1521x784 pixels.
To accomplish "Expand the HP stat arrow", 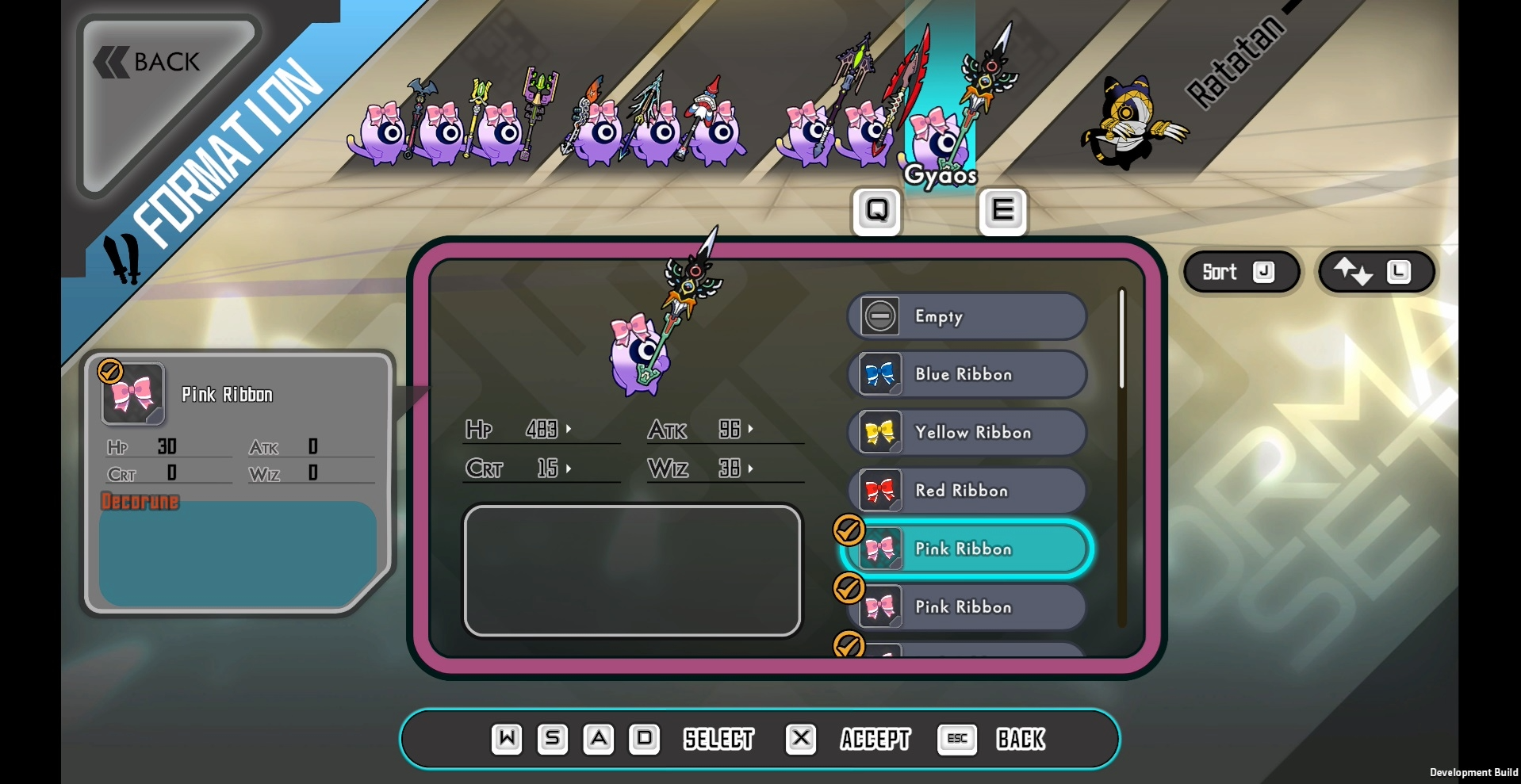I will (569, 429).
